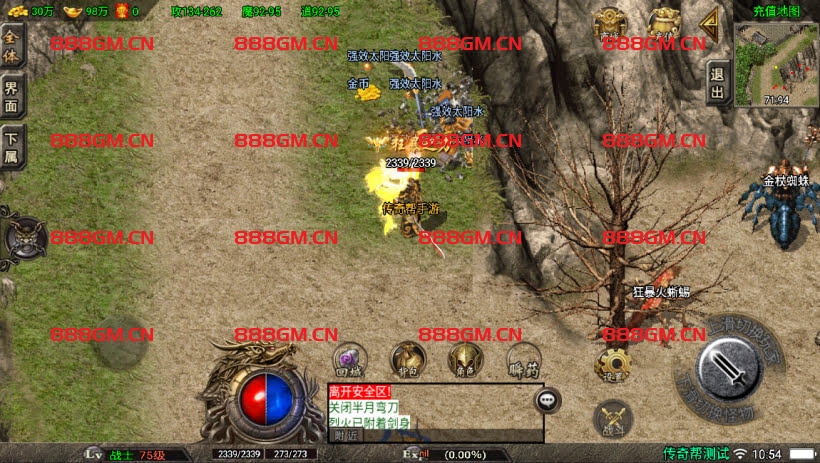This screenshot has width=820, height=463.
Task: Open the minimap
Action: tap(776, 58)
